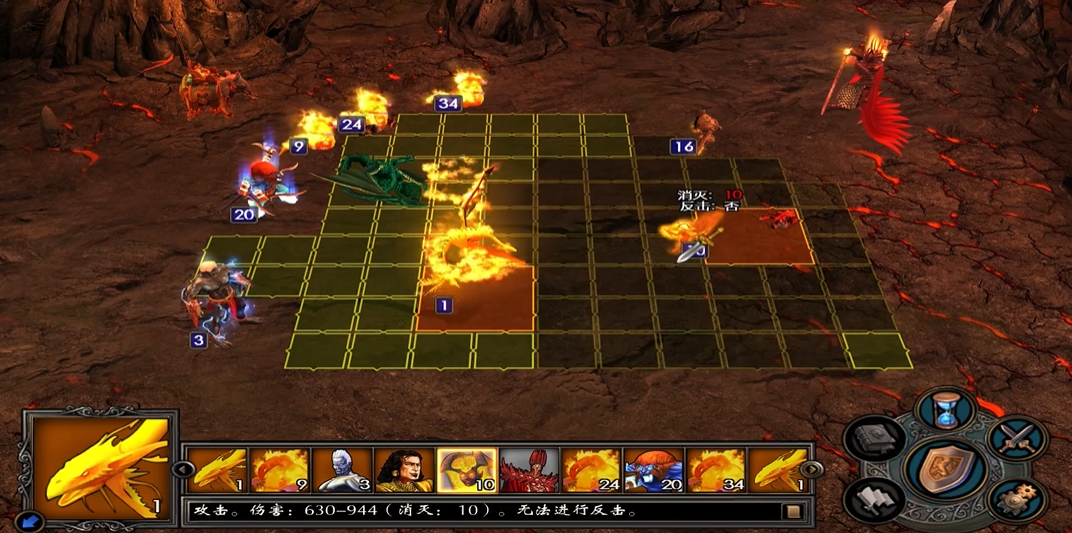
Task: Advance the initiative bar with its right arrow
Action: tap(811, 469)
